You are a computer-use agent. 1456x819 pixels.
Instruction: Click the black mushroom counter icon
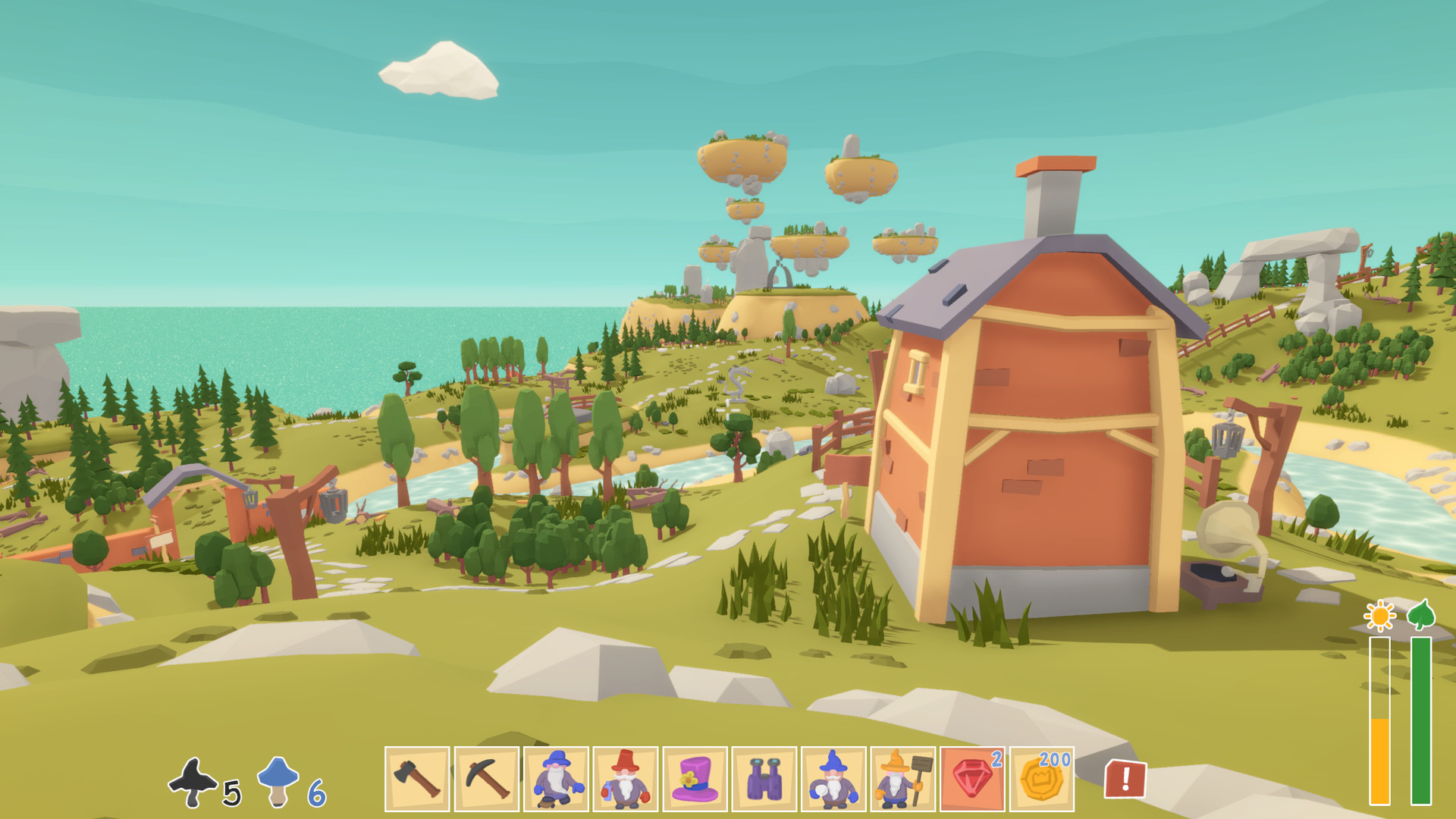[193, 783]
